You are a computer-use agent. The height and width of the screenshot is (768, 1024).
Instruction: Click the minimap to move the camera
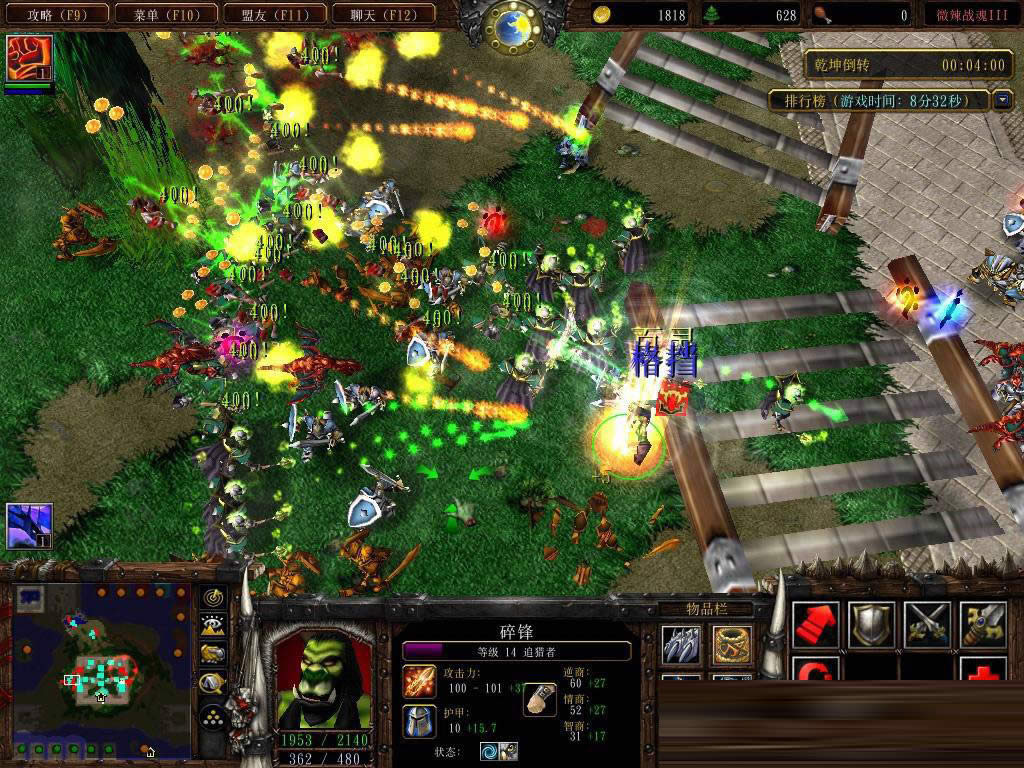pyautogui.click(x=100, y=670)
